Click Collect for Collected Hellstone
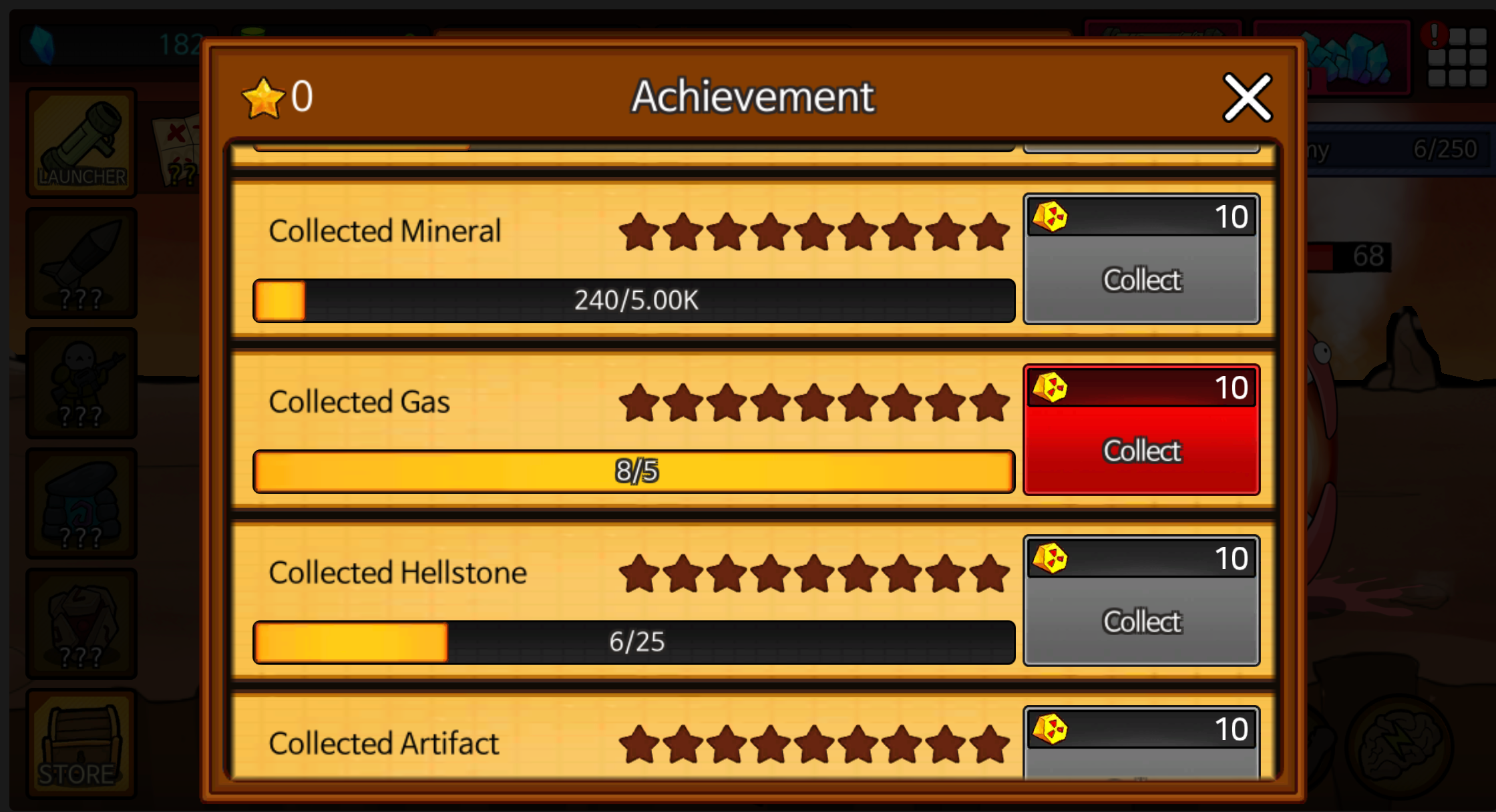 pos(1141,621)
